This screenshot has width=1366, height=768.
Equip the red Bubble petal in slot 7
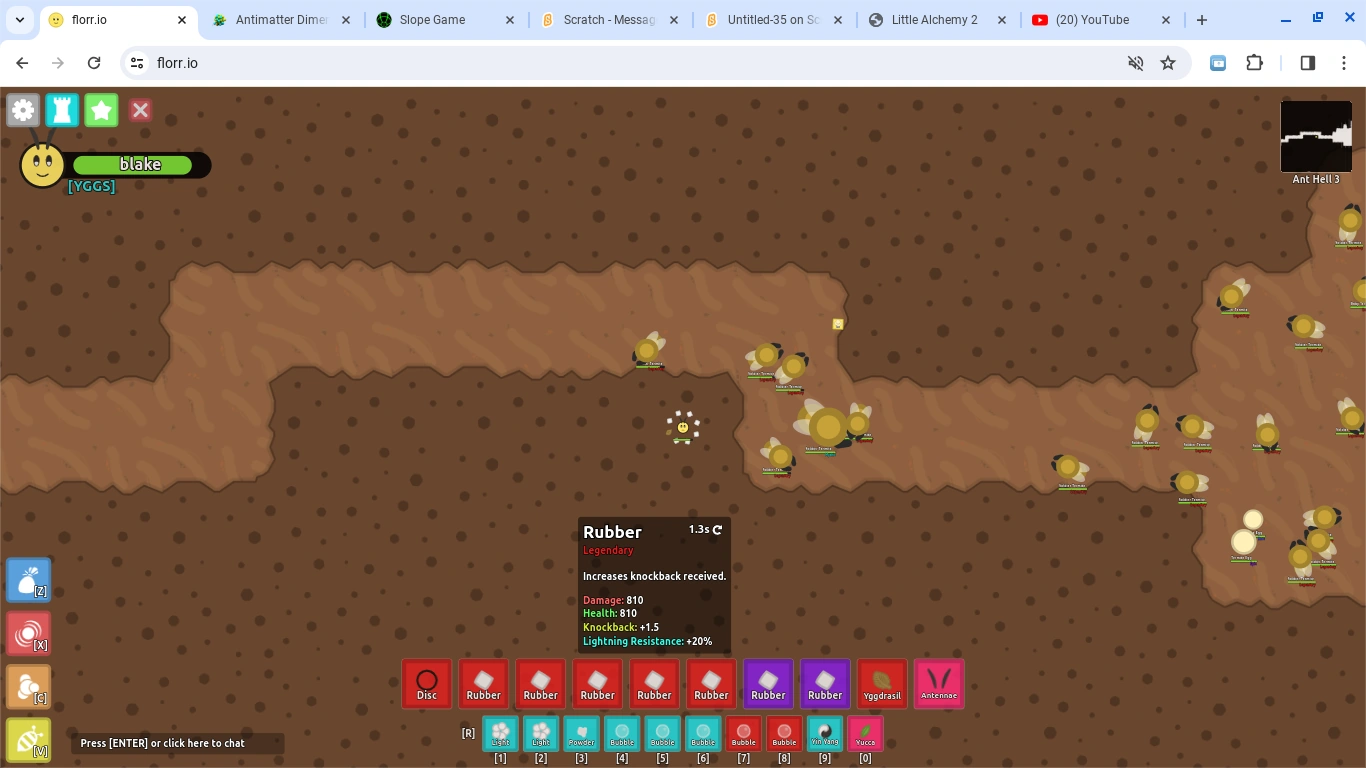click(x=743, y=733)
